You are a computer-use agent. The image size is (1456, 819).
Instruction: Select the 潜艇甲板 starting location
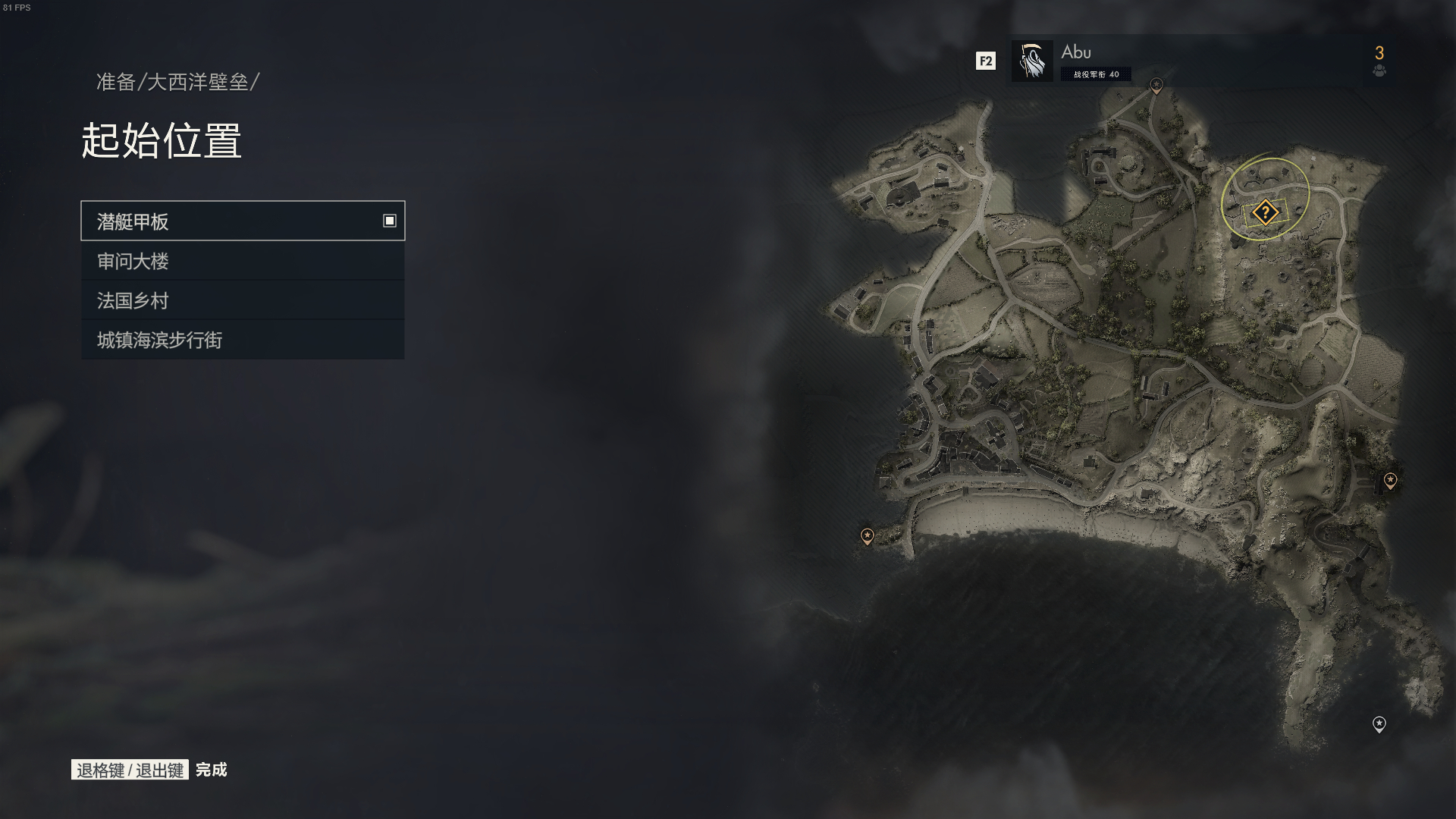point(243,221)
